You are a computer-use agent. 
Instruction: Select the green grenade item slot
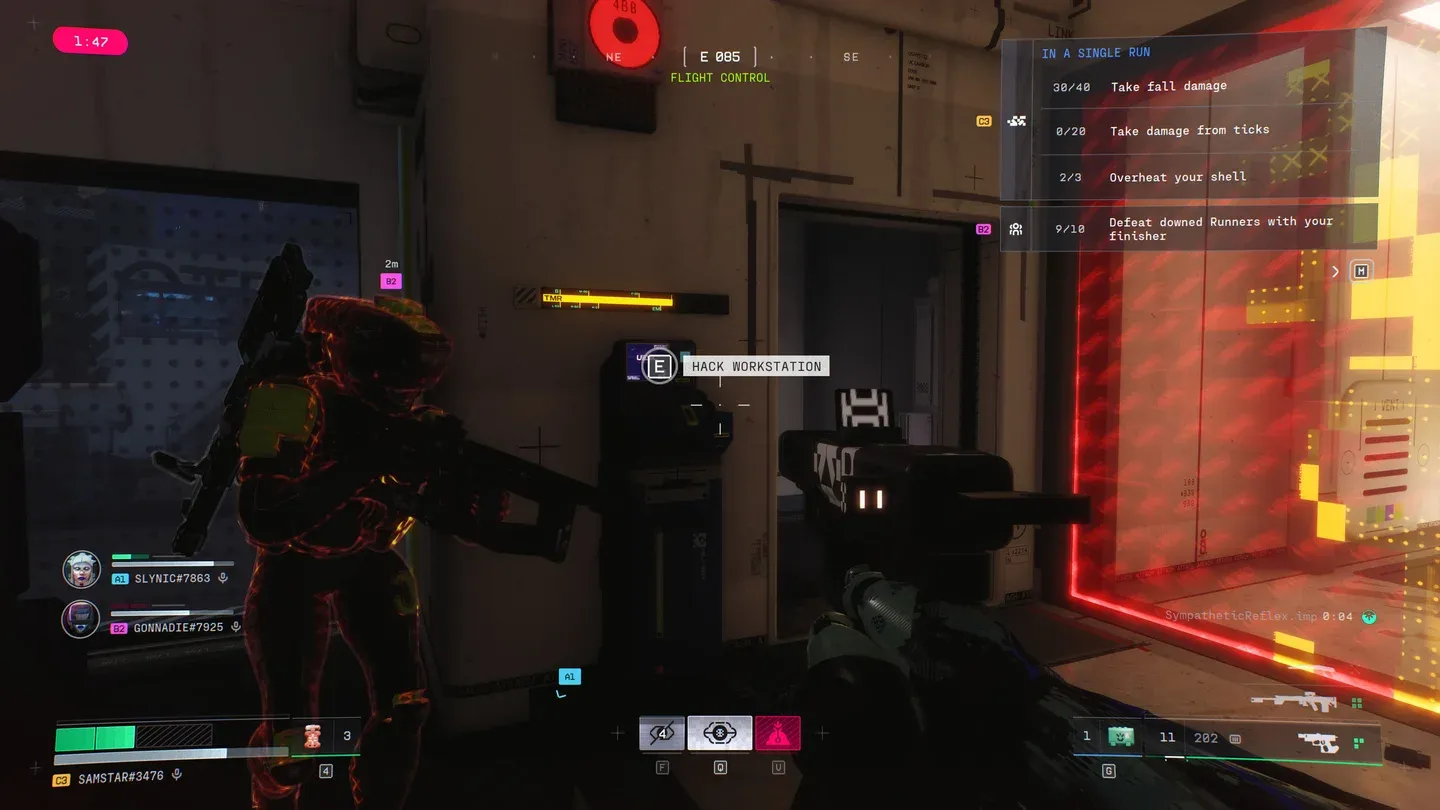tap(1121, 737)
